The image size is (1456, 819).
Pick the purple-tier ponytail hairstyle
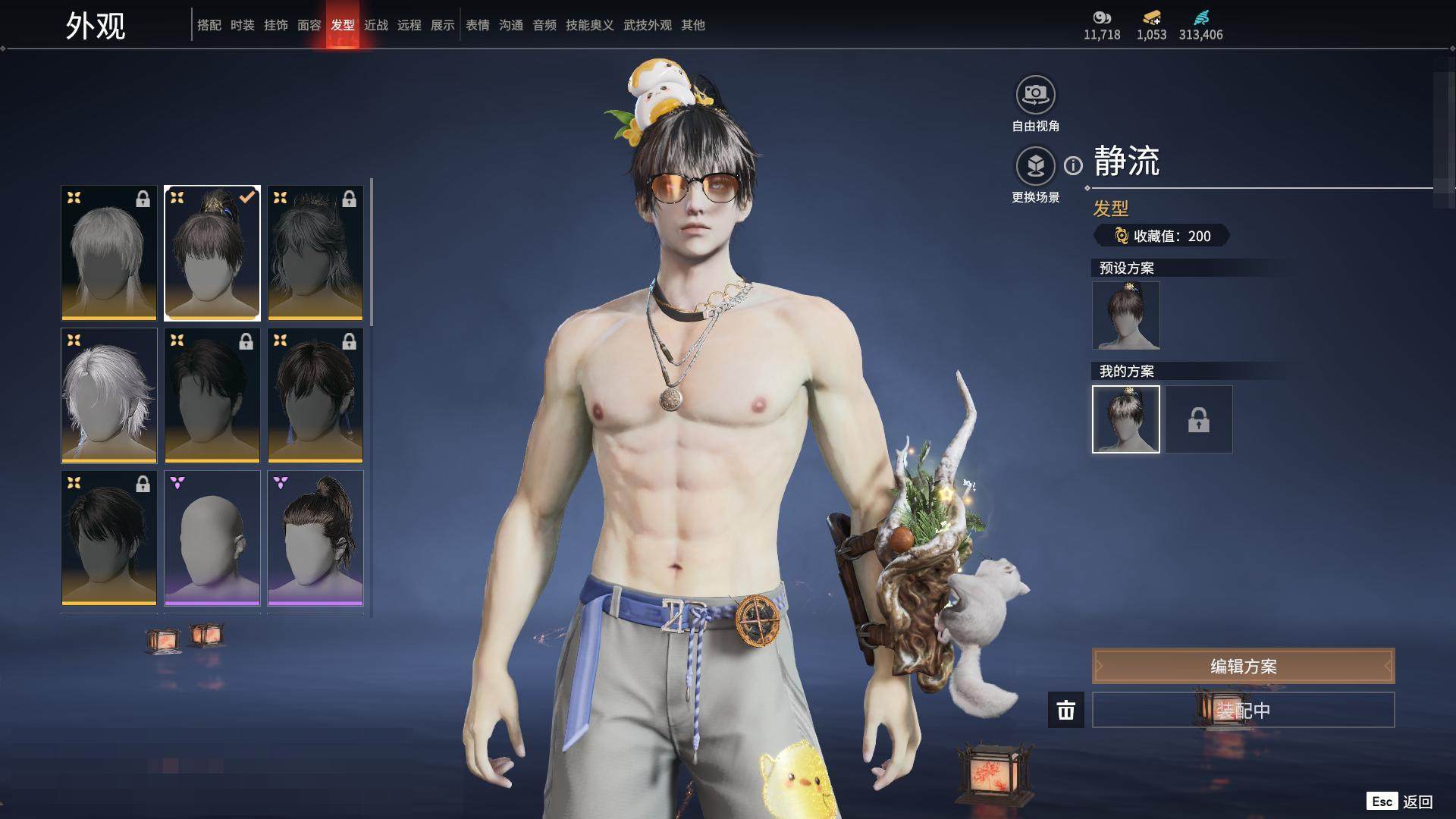pyautogui.click(x=315, y=538)
